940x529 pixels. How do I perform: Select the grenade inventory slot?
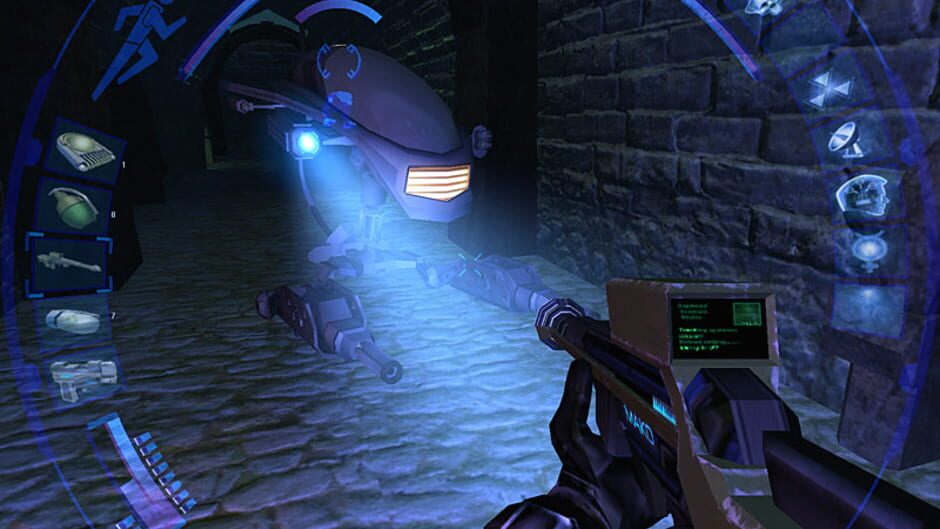pos(74,206)
